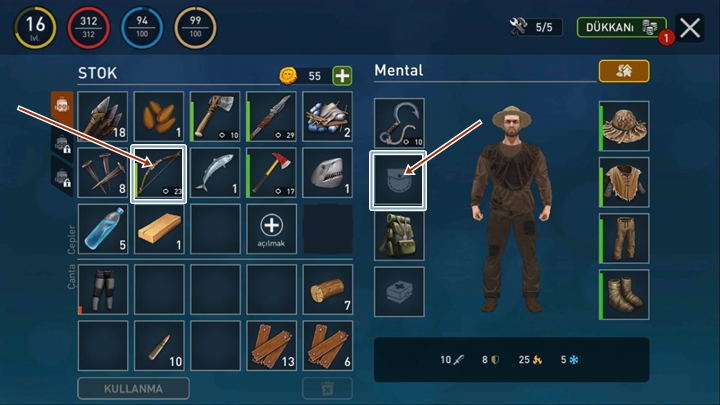Select the bullet ammo slot
Image resolution: width=720 pixels, height=405 pixels.
[160, 346]
